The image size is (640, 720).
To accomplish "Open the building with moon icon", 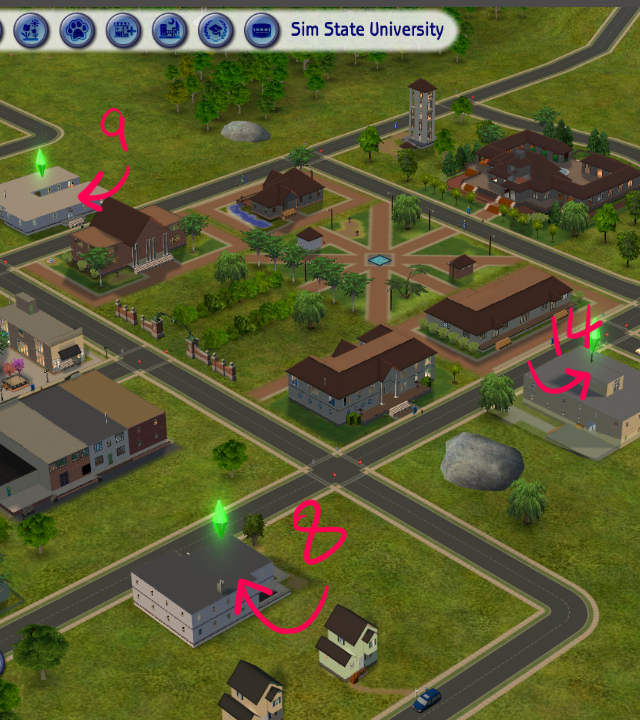I will 169,30.
